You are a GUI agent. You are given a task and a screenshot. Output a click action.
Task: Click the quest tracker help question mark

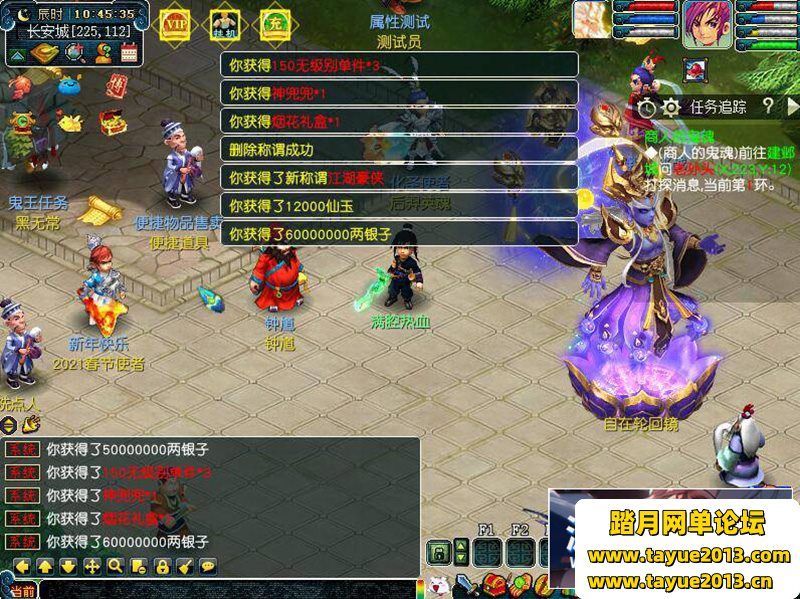click(x=767, y=106)
